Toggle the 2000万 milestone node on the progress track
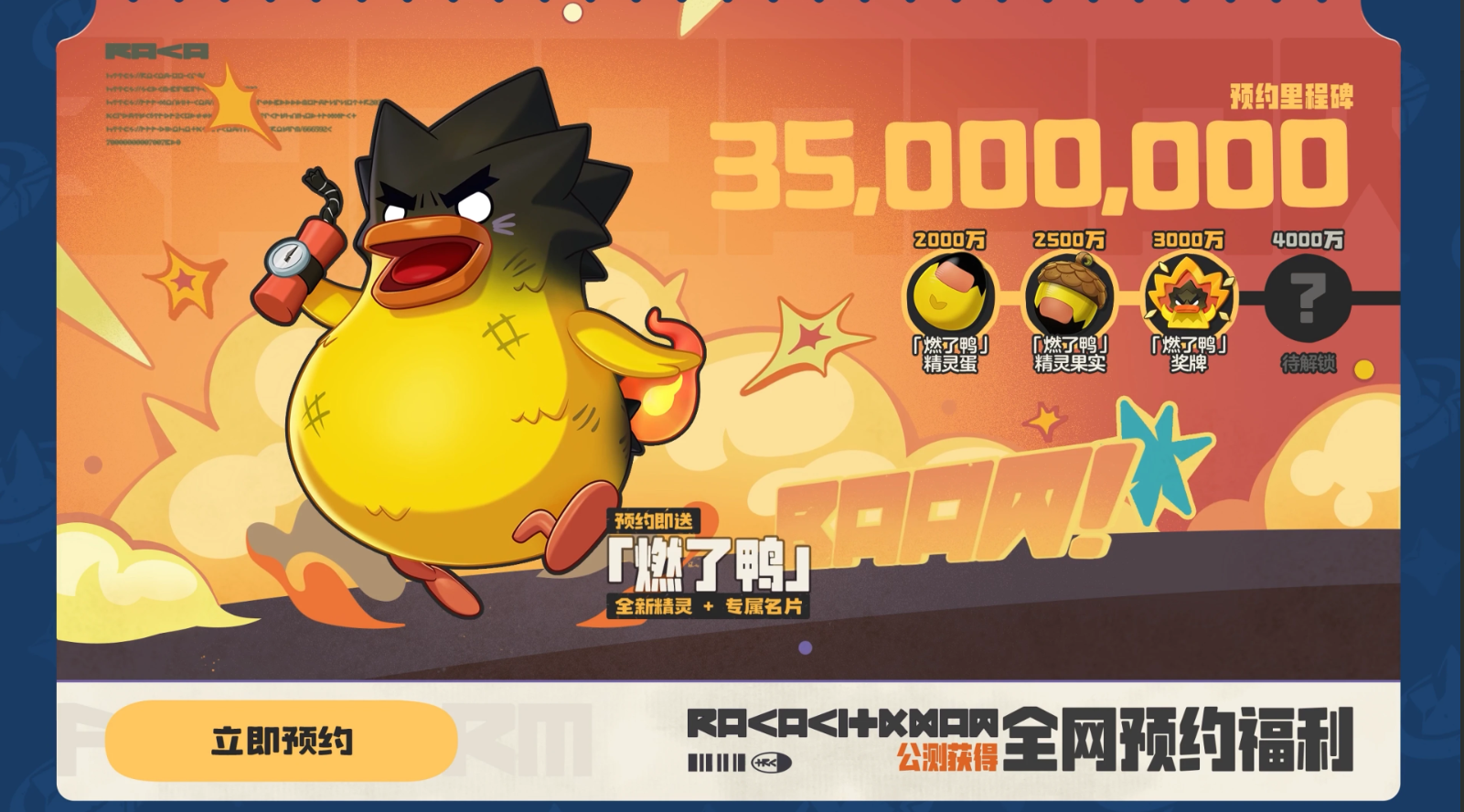The image size is (1464, 812). coord(949,240)
